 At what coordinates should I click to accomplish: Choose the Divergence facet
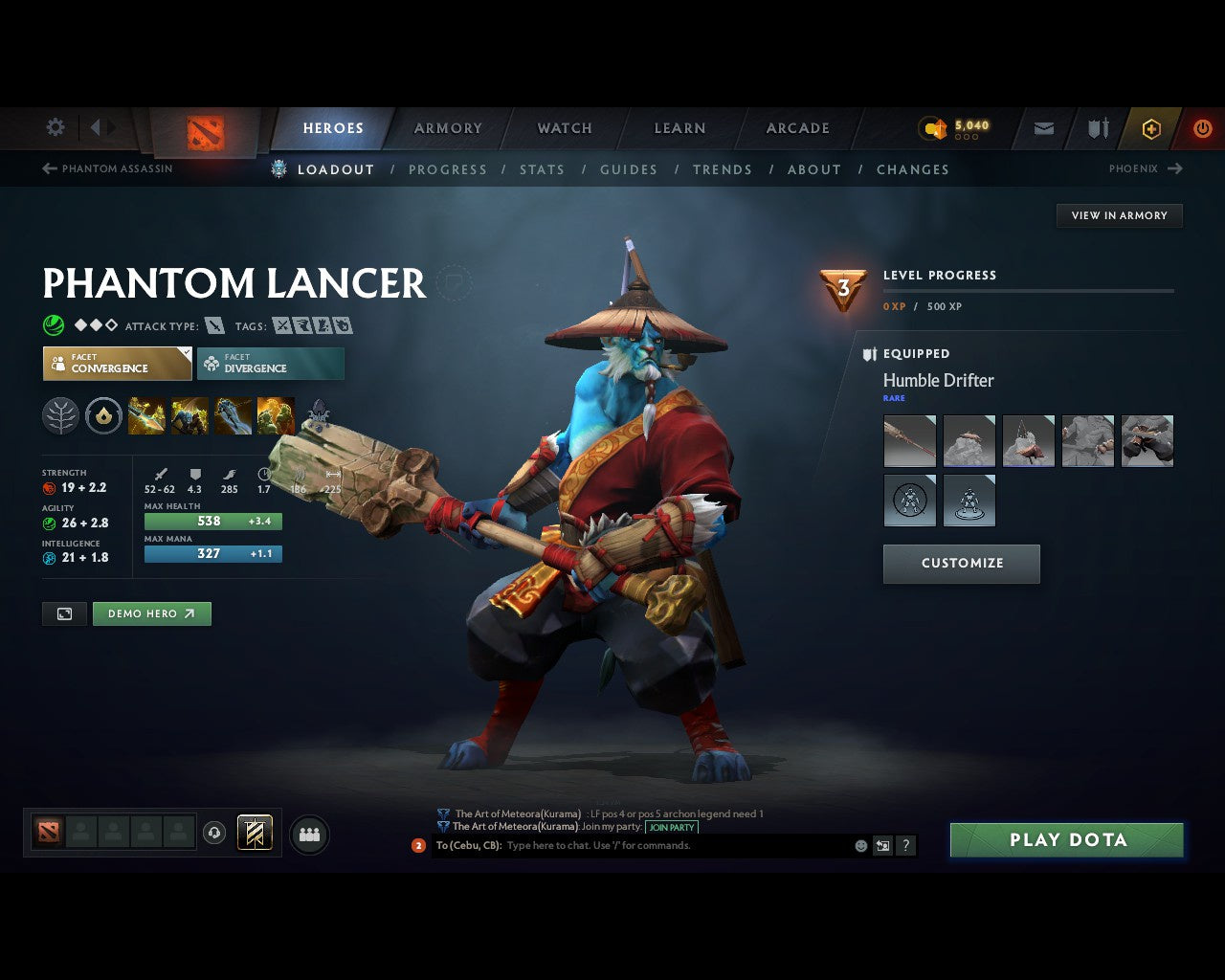pyautogui.click(x=271, y=364)
